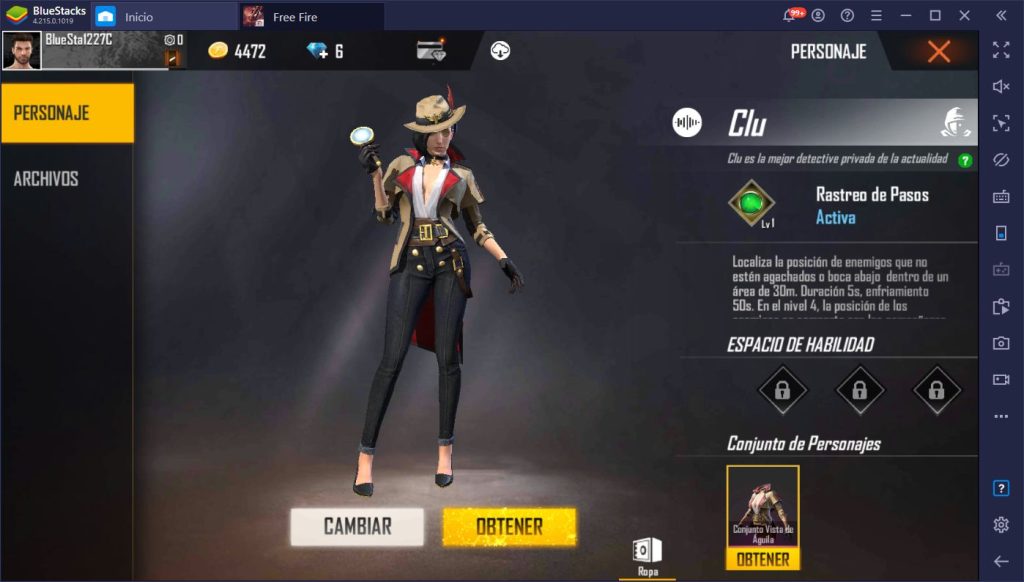1024x582 pixels.
Task: Open BlueStacks settings gear in sidebar
Action: click(x=1001, y=525)
